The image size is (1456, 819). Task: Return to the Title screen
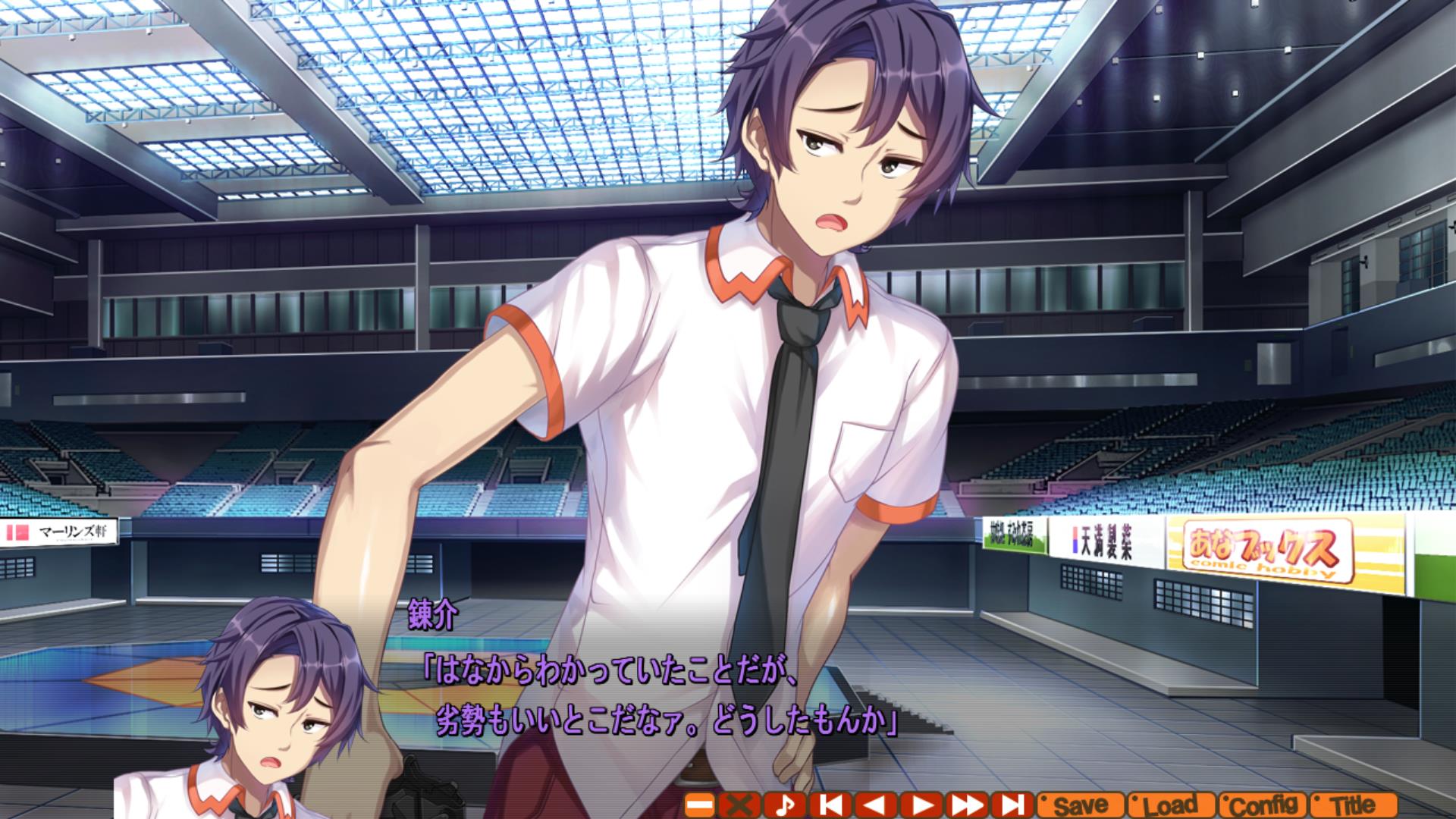(1354, 805)
